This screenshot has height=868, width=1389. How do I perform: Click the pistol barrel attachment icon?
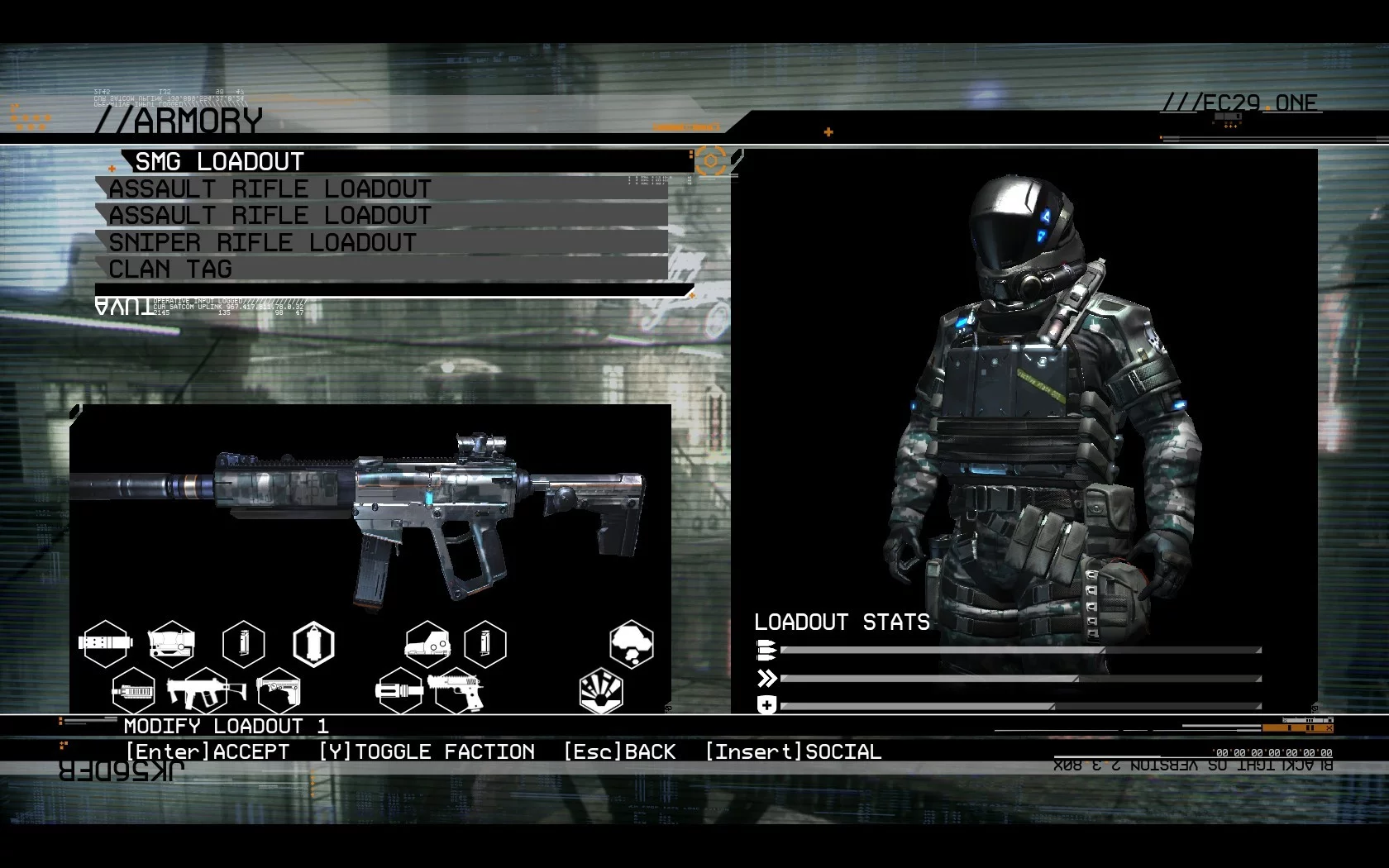[x=399, y=691]
